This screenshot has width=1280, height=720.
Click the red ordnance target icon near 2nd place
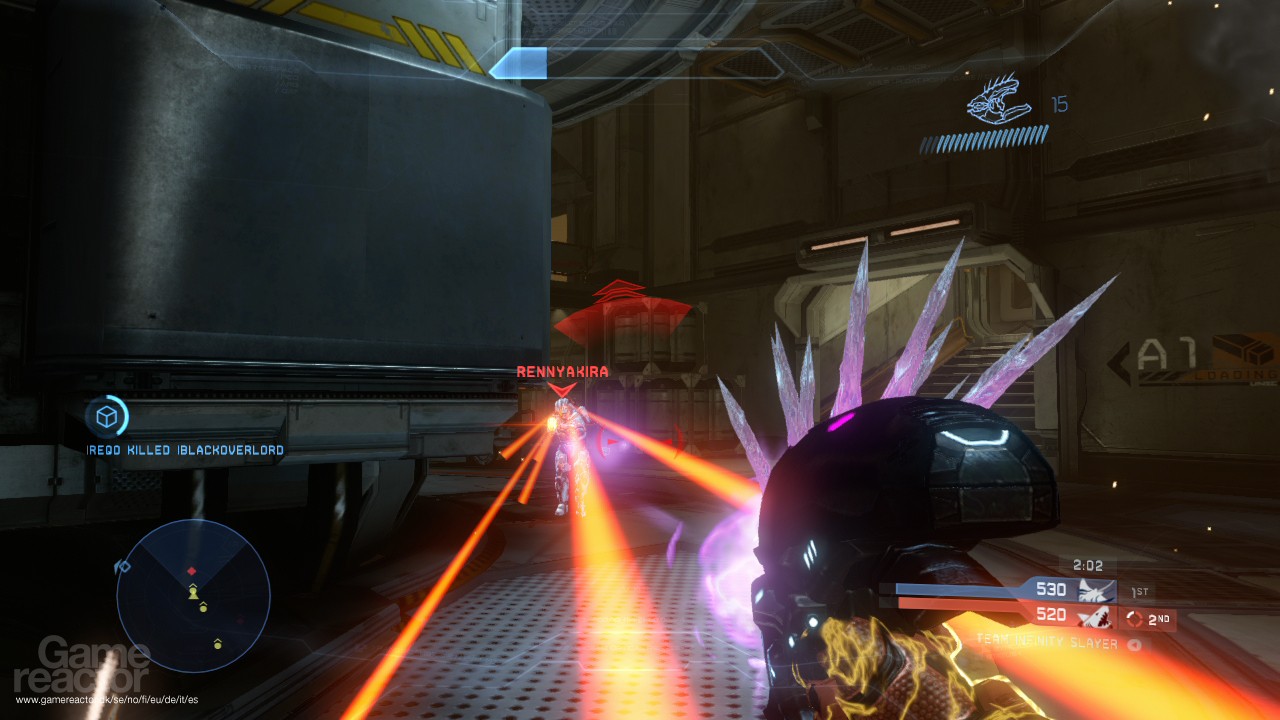[1132, 618]
